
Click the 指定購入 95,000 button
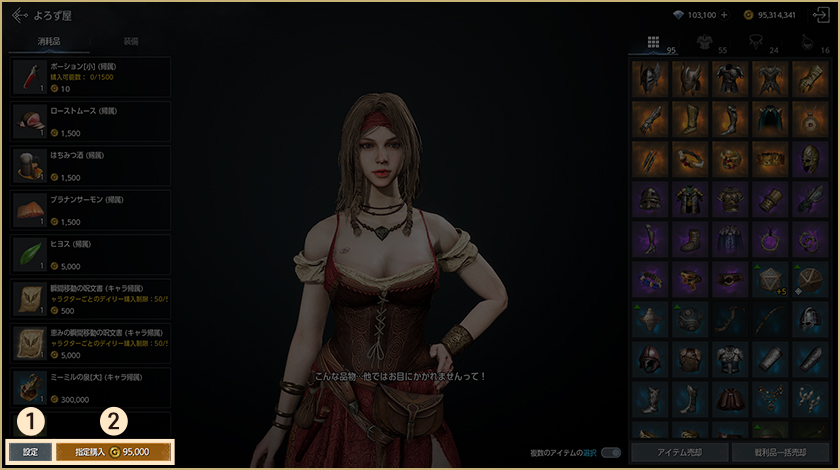point(114,452)
